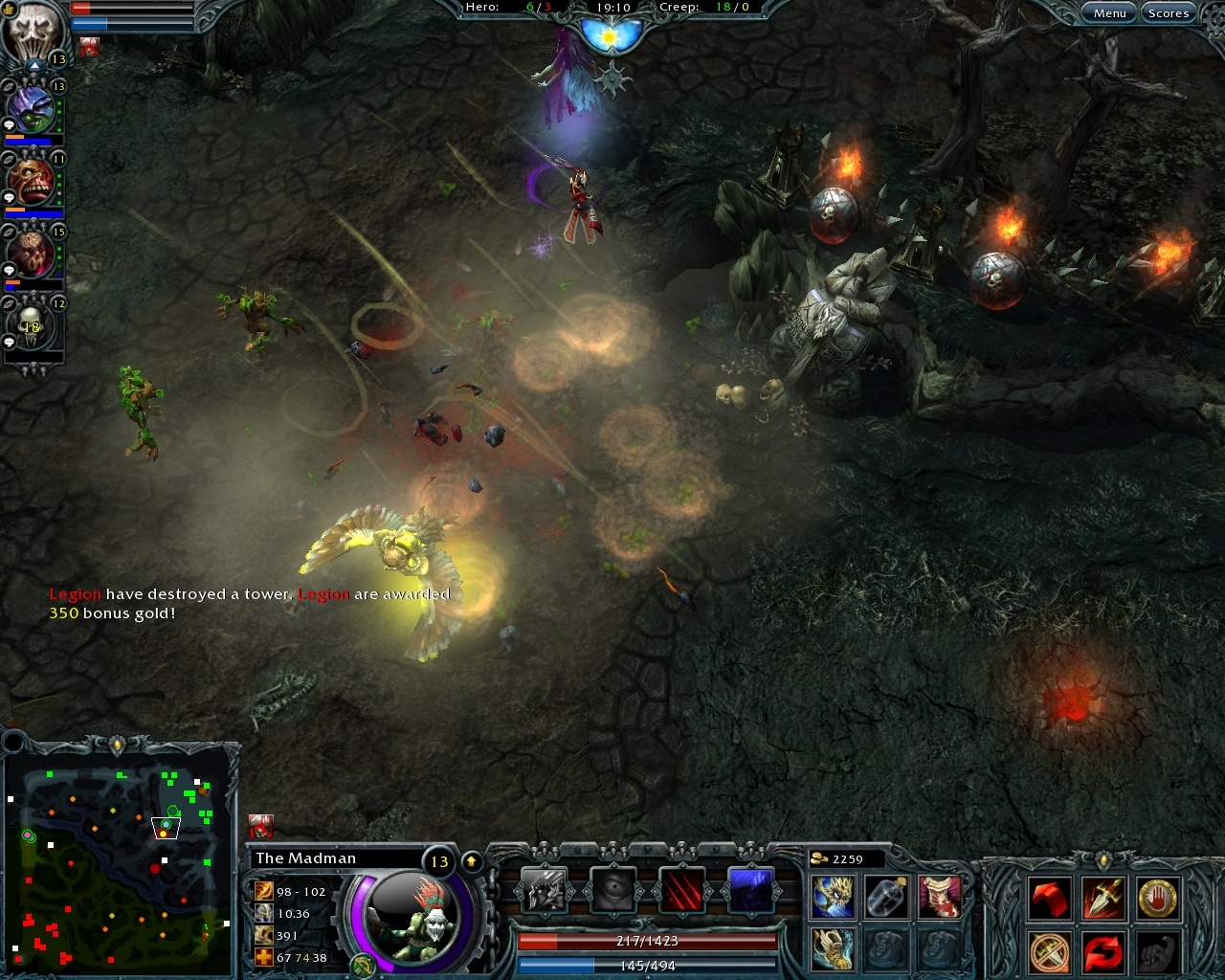
Task: Toggle the red arrow icon in right panel
Action: click(1050, 899)
